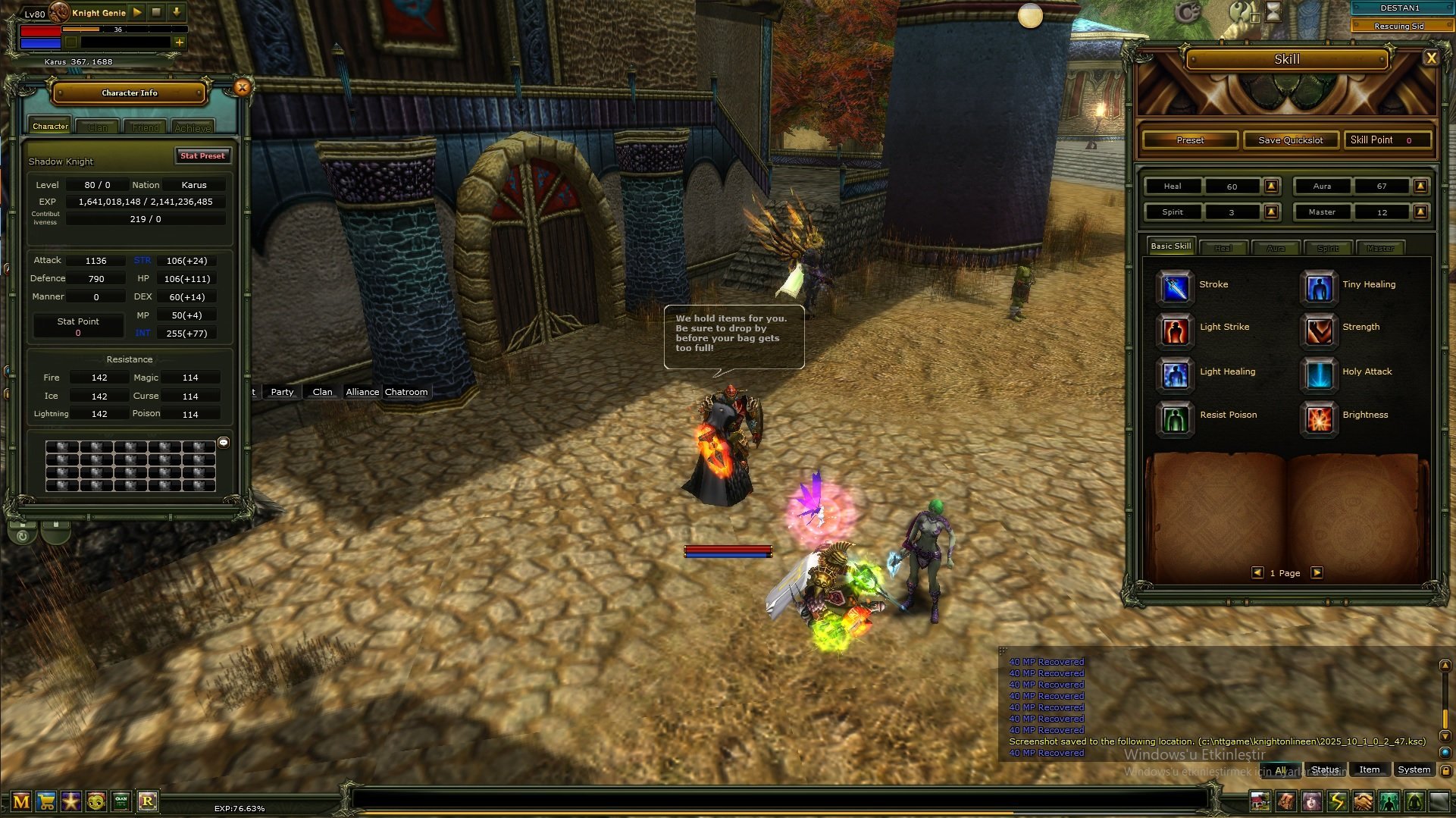This screenshot has width=1456, height=818.
Task: Pick the Resist Poison skill
Action: tap(1175, 417)
